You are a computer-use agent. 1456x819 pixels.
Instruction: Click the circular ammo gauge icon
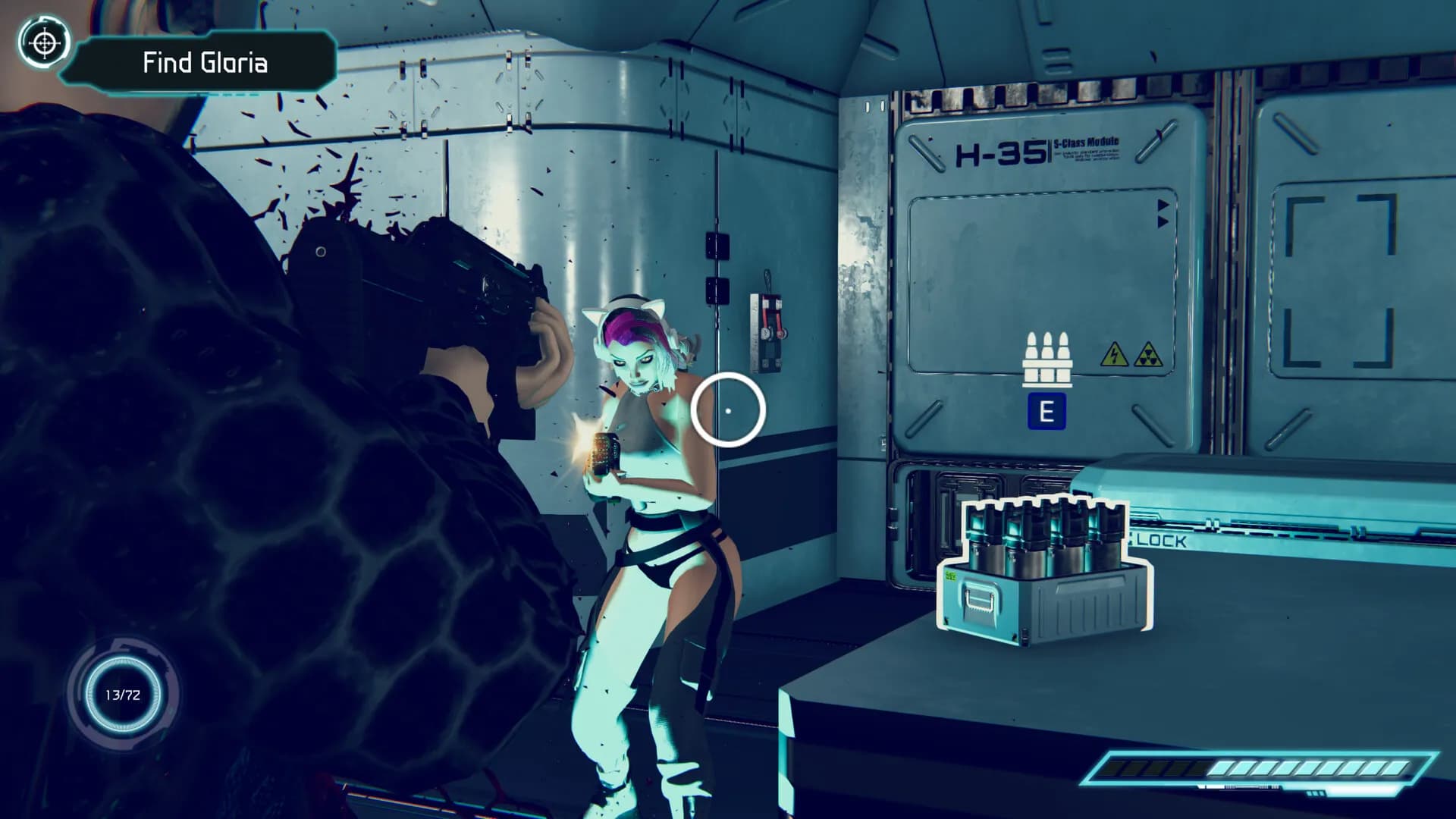tap(124, 695)
